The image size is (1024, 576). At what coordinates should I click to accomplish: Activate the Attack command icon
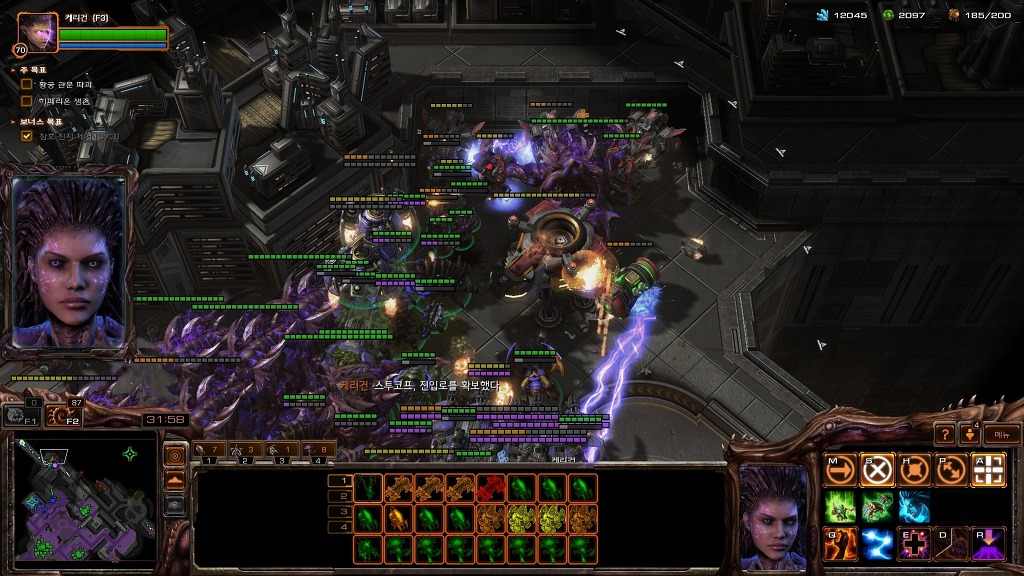coord(988,470)
